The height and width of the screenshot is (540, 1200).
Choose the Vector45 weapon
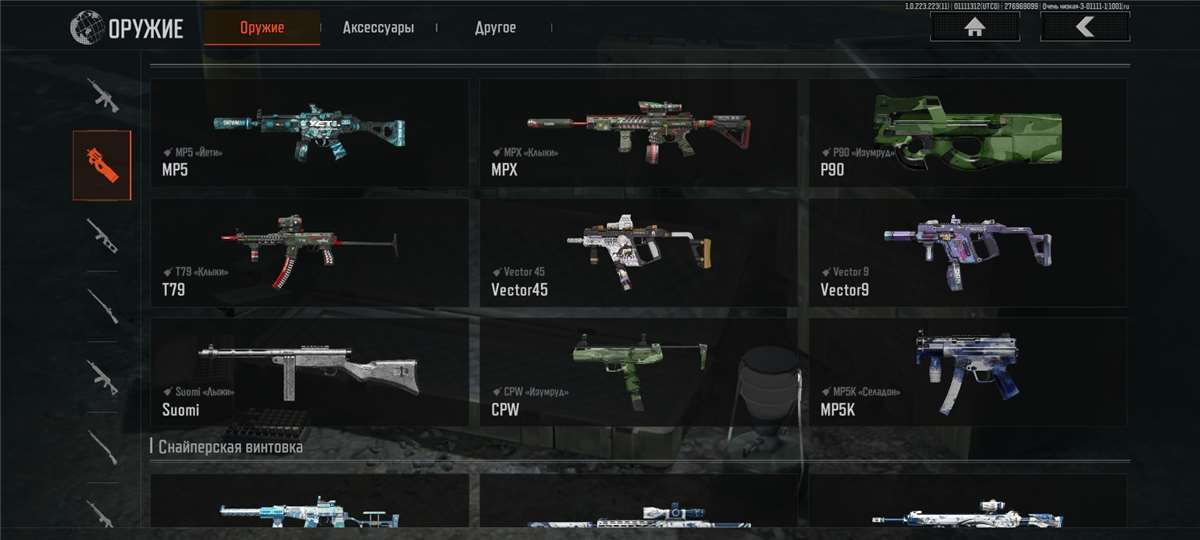pos(638,253)
